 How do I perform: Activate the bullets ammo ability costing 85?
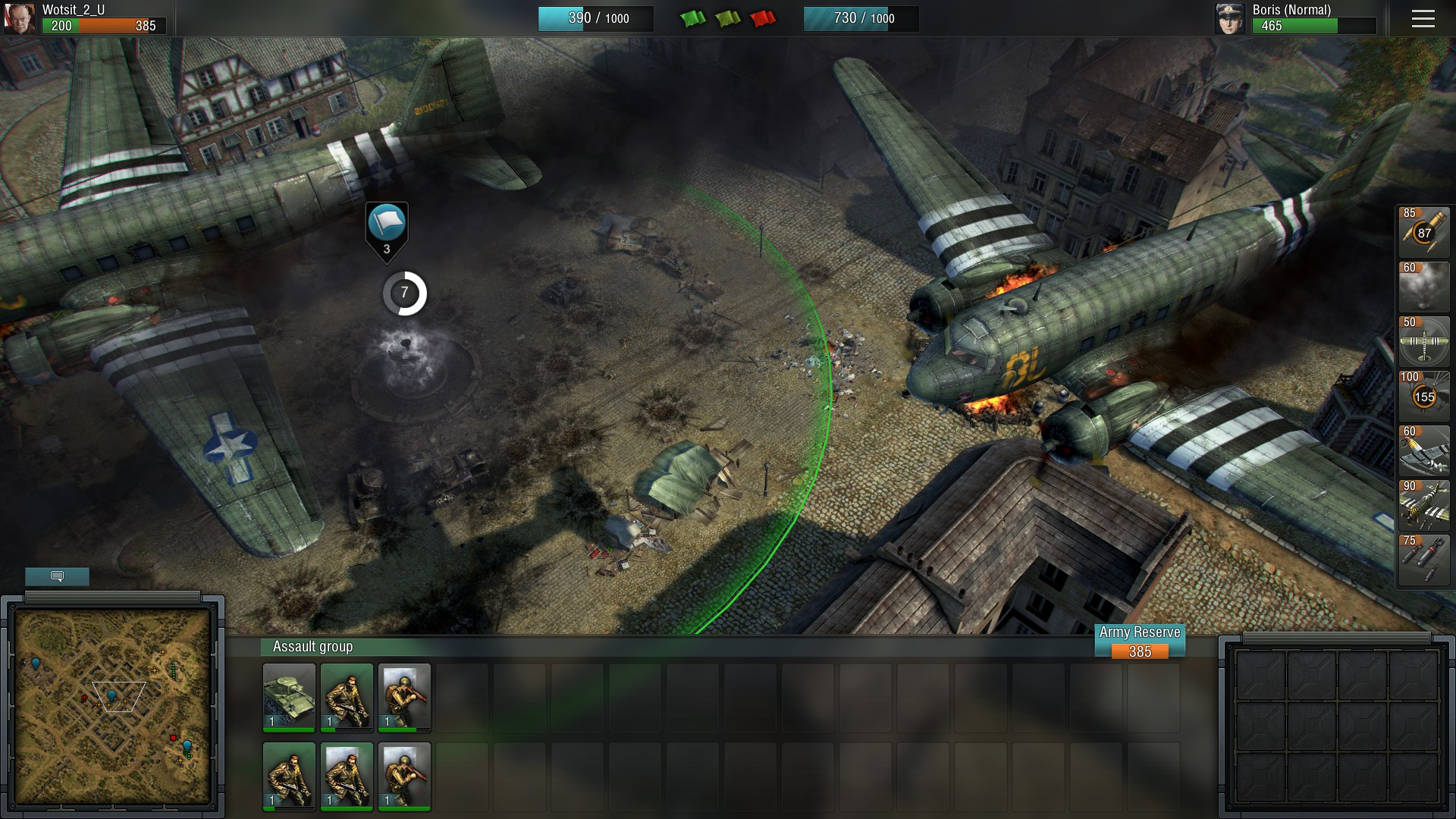pos(1423,231)
